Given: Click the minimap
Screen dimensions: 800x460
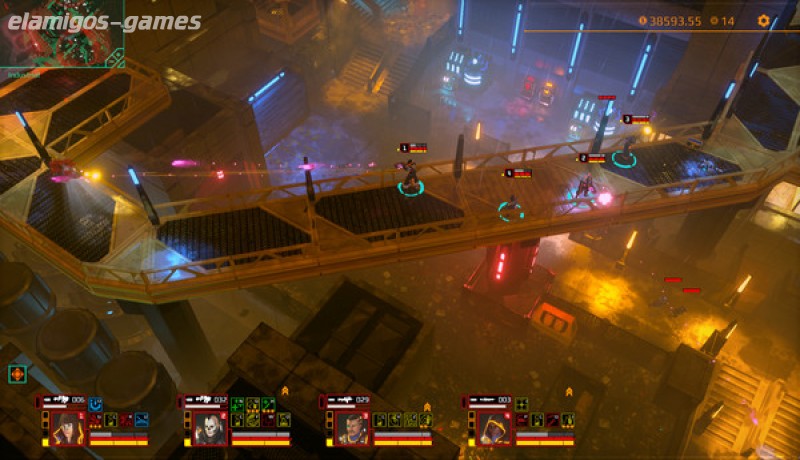Looking at the screenshot, I should pyautogui.click(x=62, y=34).
